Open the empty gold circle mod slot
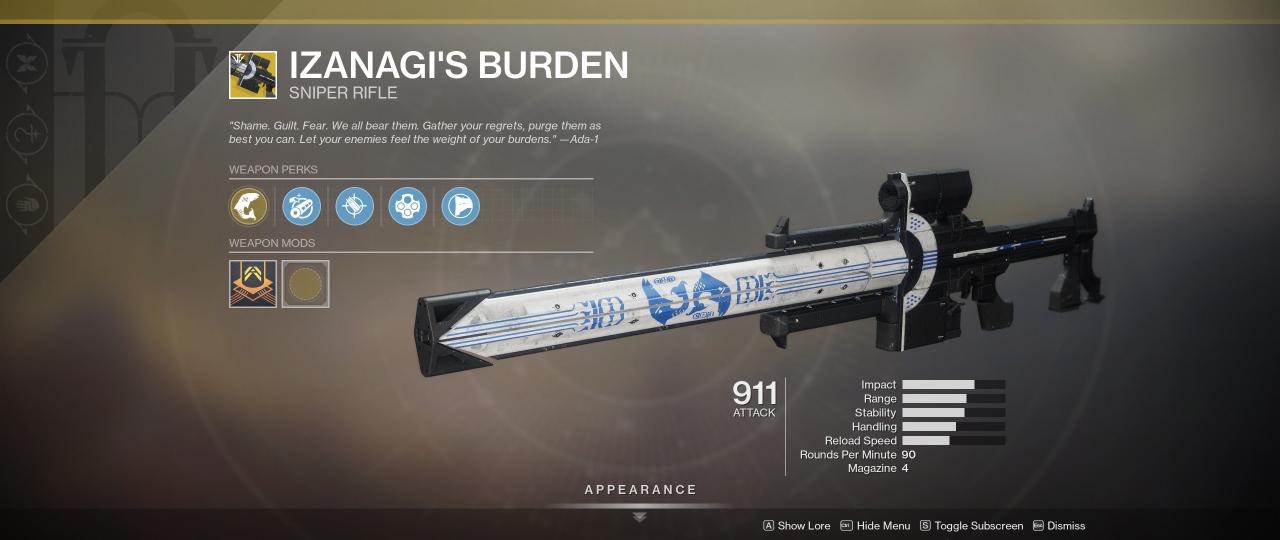This screenshot has height=540, width=1280. (305, 284)
